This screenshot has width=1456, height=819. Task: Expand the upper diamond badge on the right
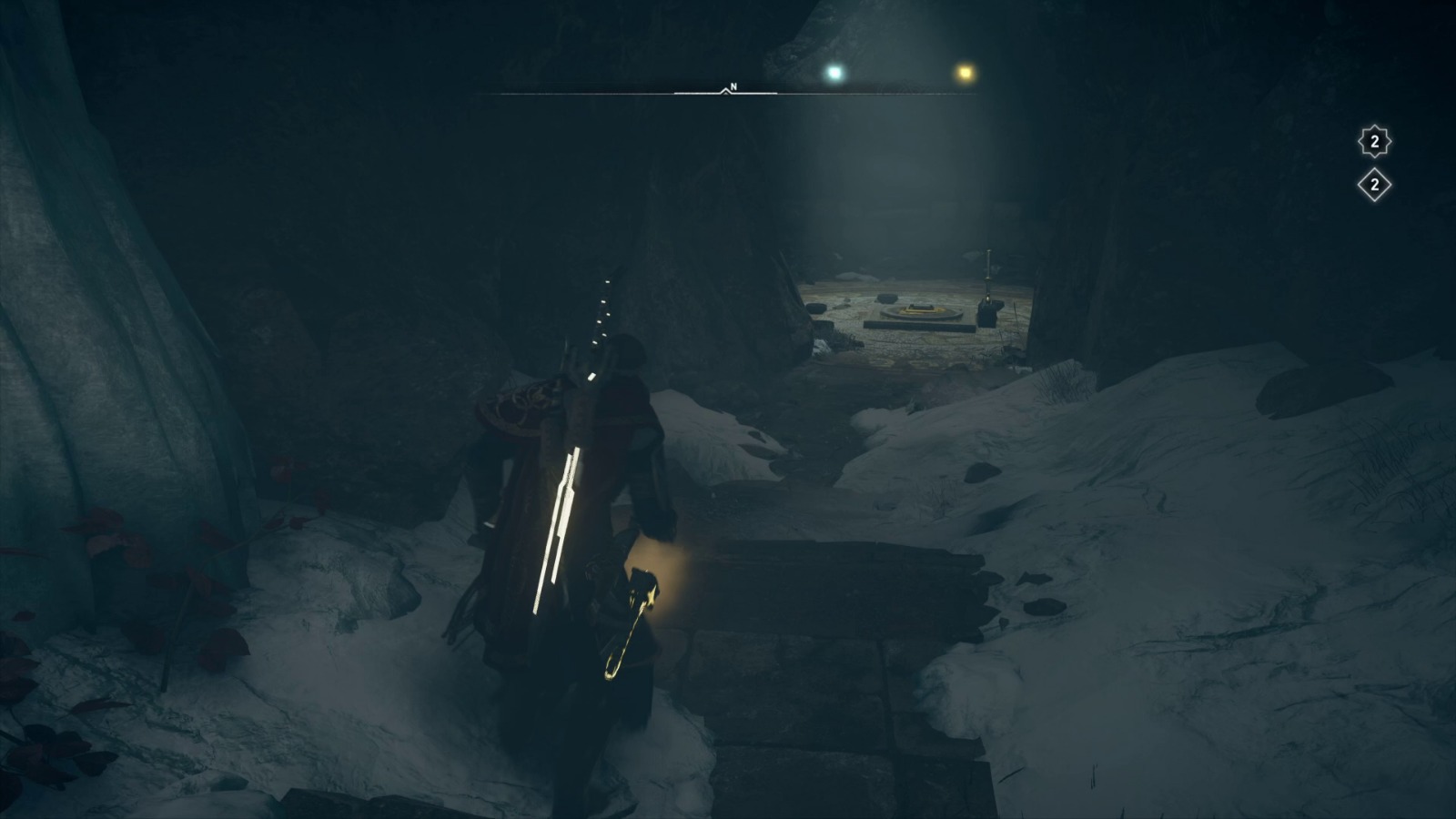click(1373, 139)
